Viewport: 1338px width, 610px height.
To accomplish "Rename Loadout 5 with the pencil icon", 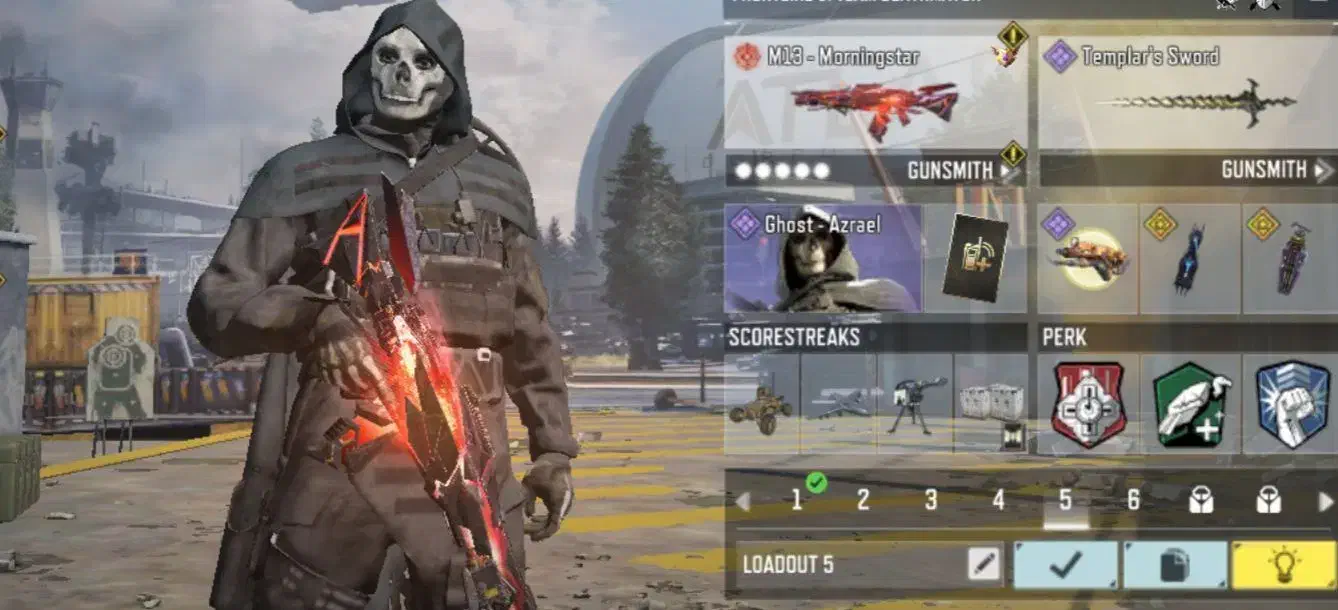I will (984, 565).
